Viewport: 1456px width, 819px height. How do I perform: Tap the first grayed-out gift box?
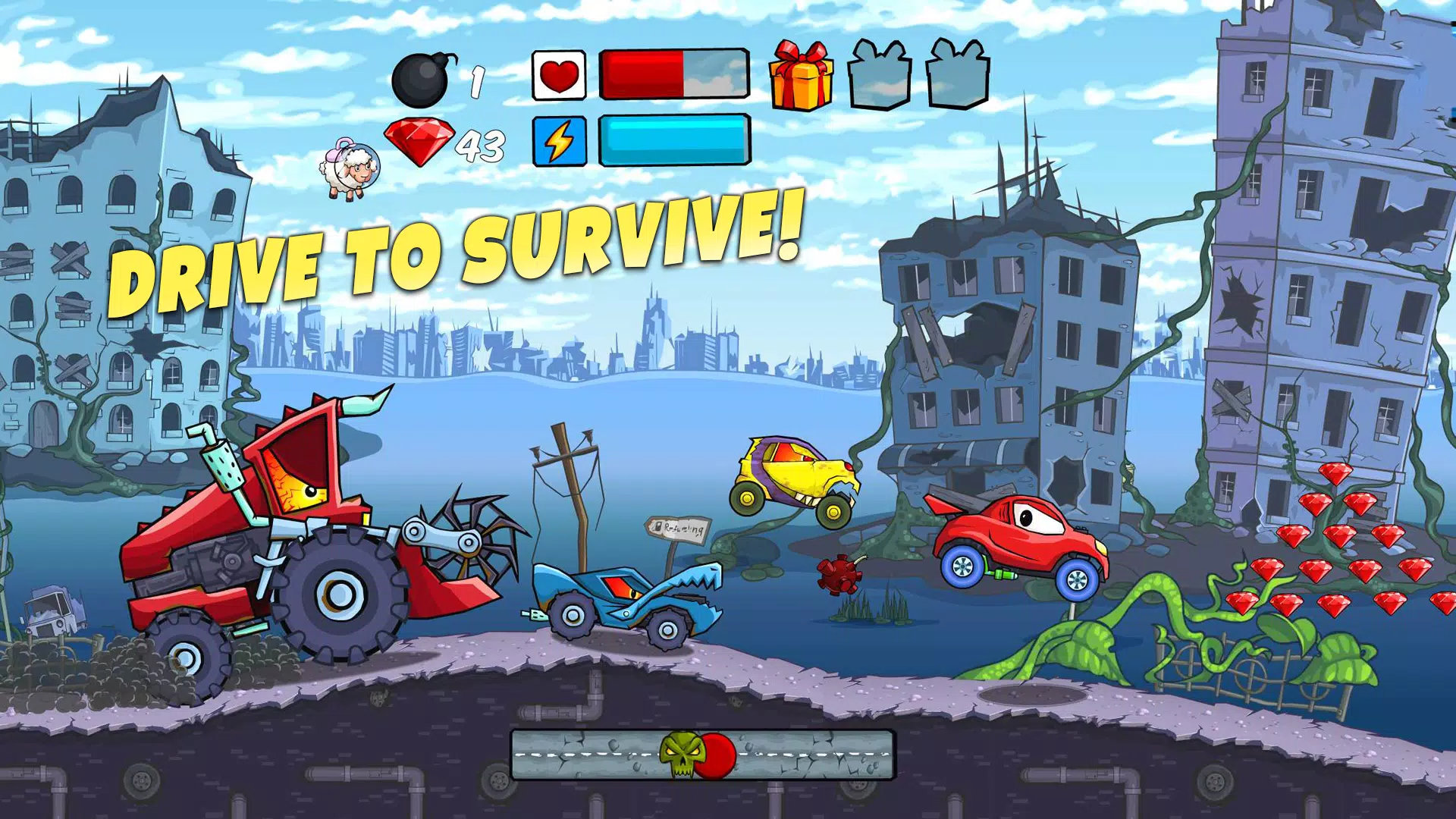(880, 76)
